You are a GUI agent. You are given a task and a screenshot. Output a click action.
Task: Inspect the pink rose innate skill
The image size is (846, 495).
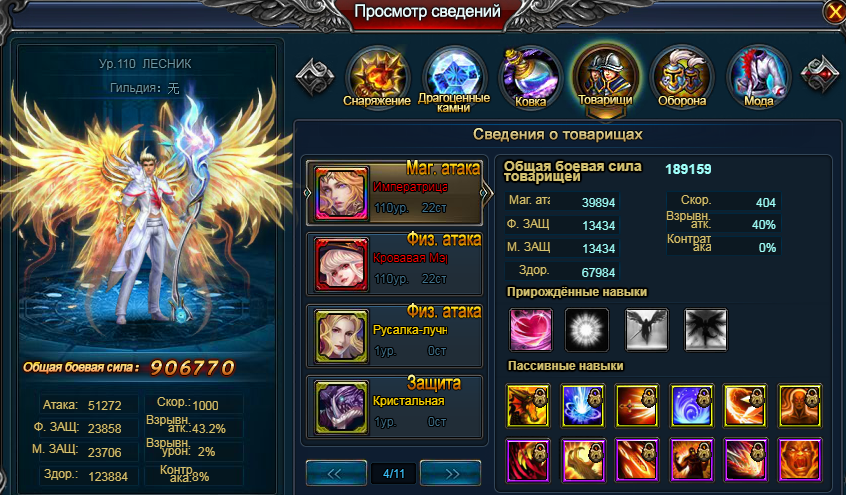click(x=529, y=329)
